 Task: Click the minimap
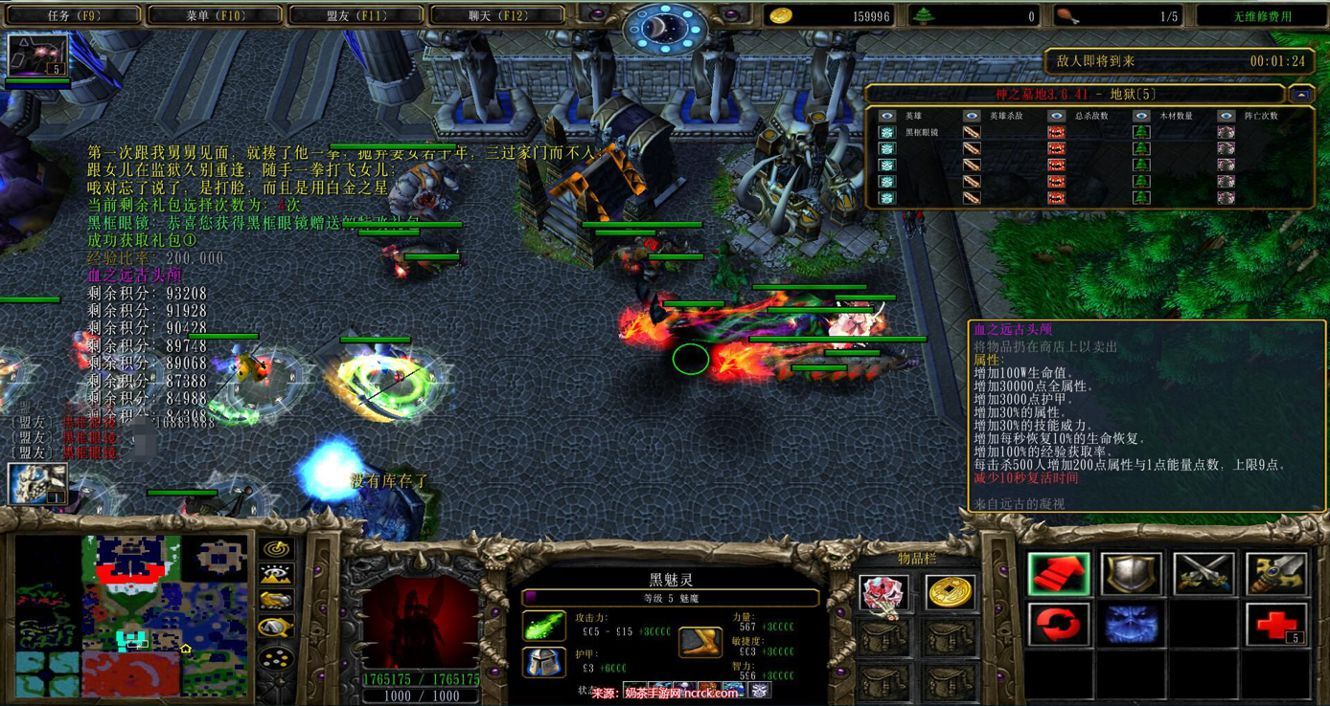131,616
